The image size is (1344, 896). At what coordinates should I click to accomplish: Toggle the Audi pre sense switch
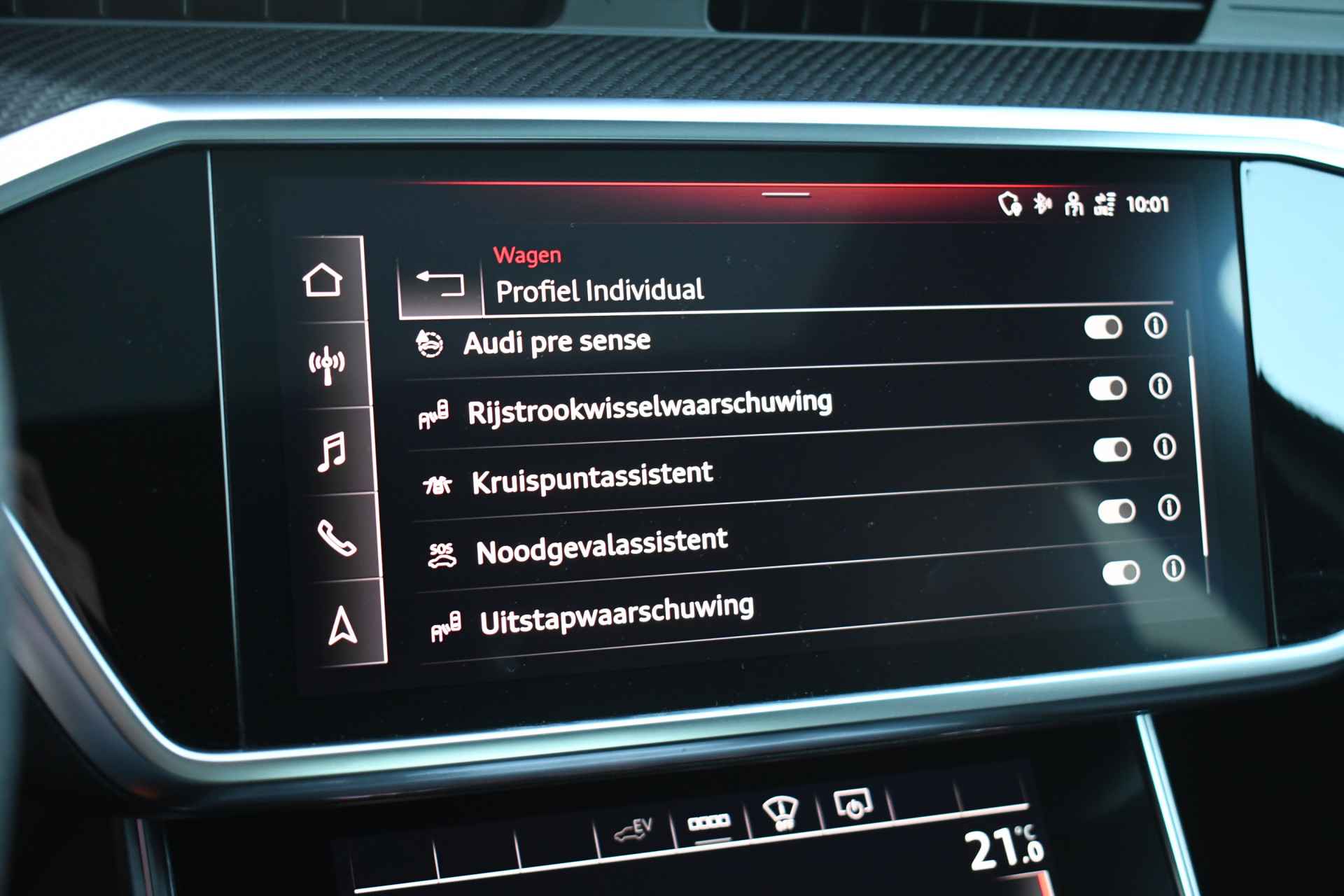click(x=1103, y=327)
